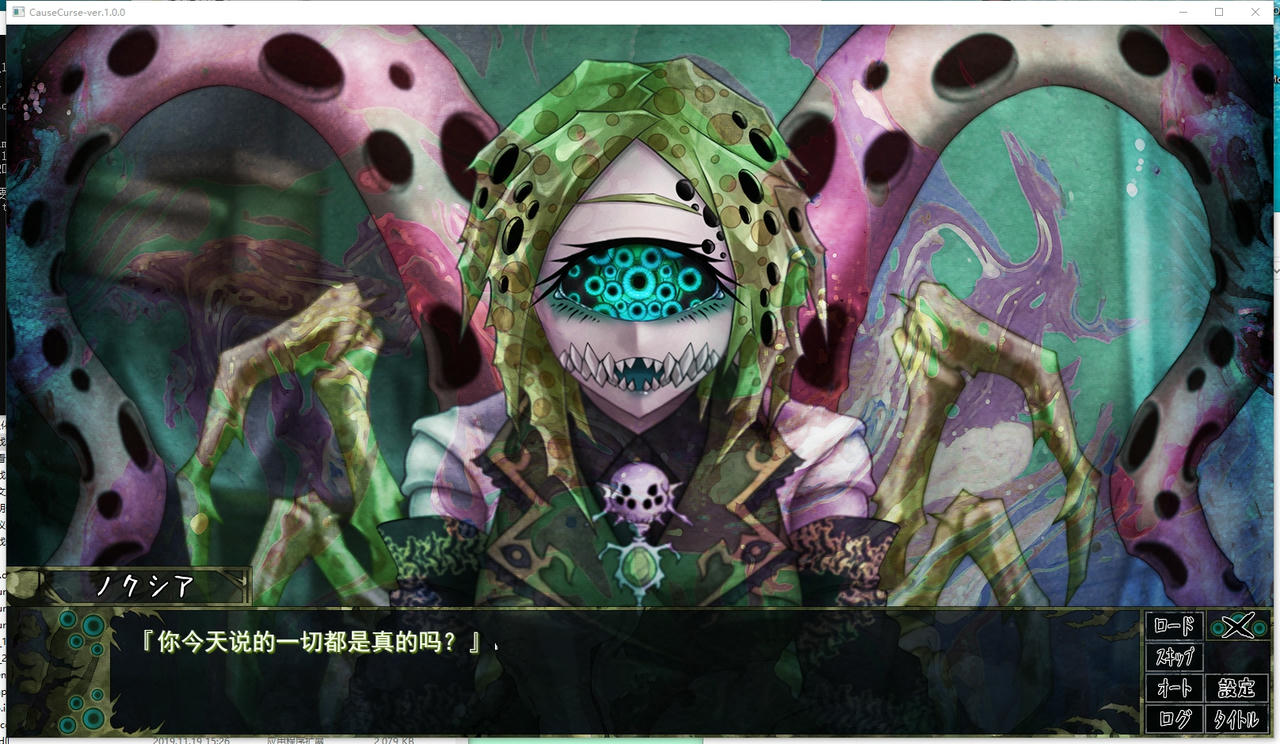This screenshot has width=1280, height=744.
Task: Maximize the CauseCurse window
Action: (x=1218, y=12)
